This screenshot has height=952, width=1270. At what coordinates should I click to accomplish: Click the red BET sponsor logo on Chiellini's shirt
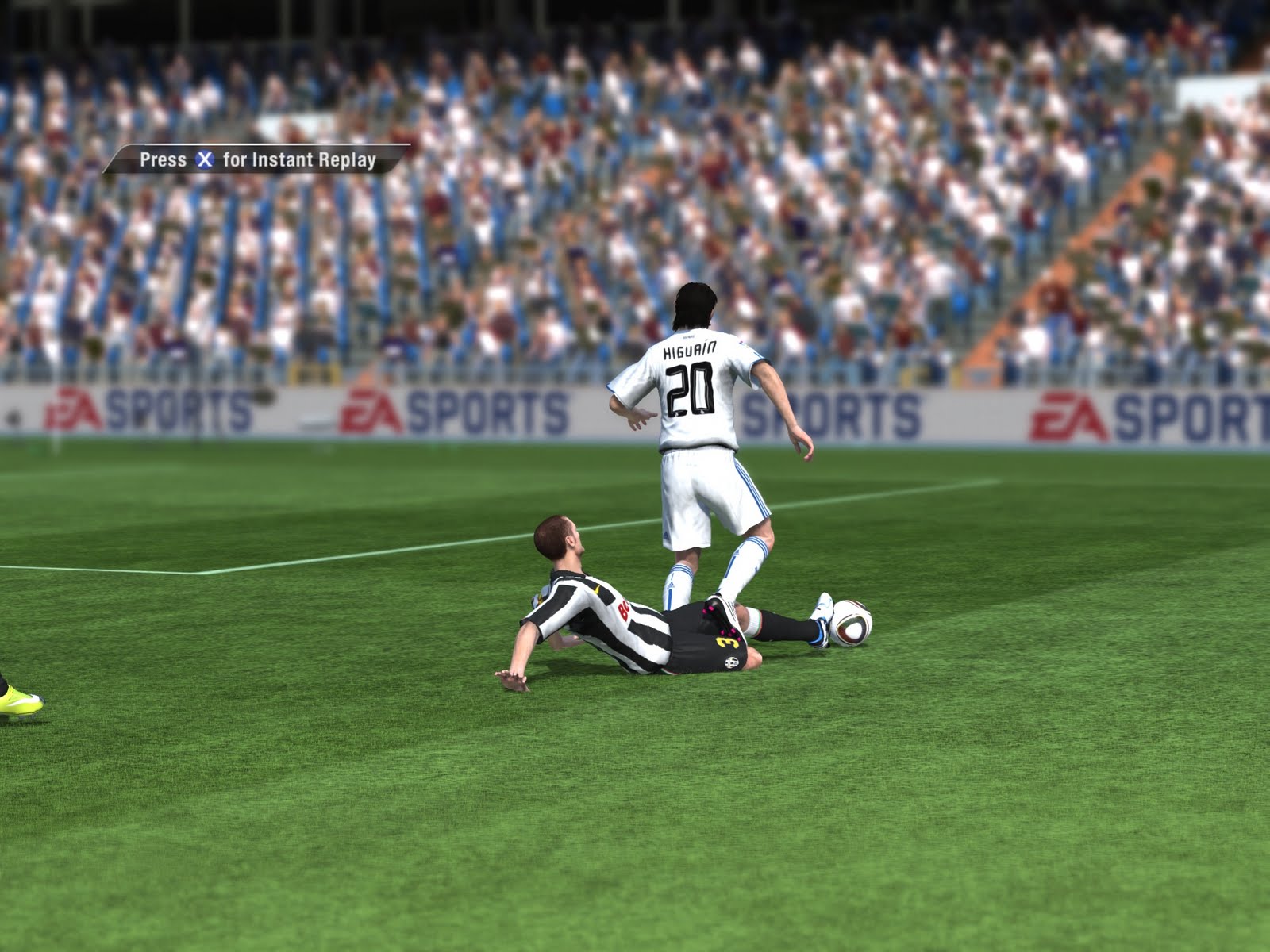623,611
